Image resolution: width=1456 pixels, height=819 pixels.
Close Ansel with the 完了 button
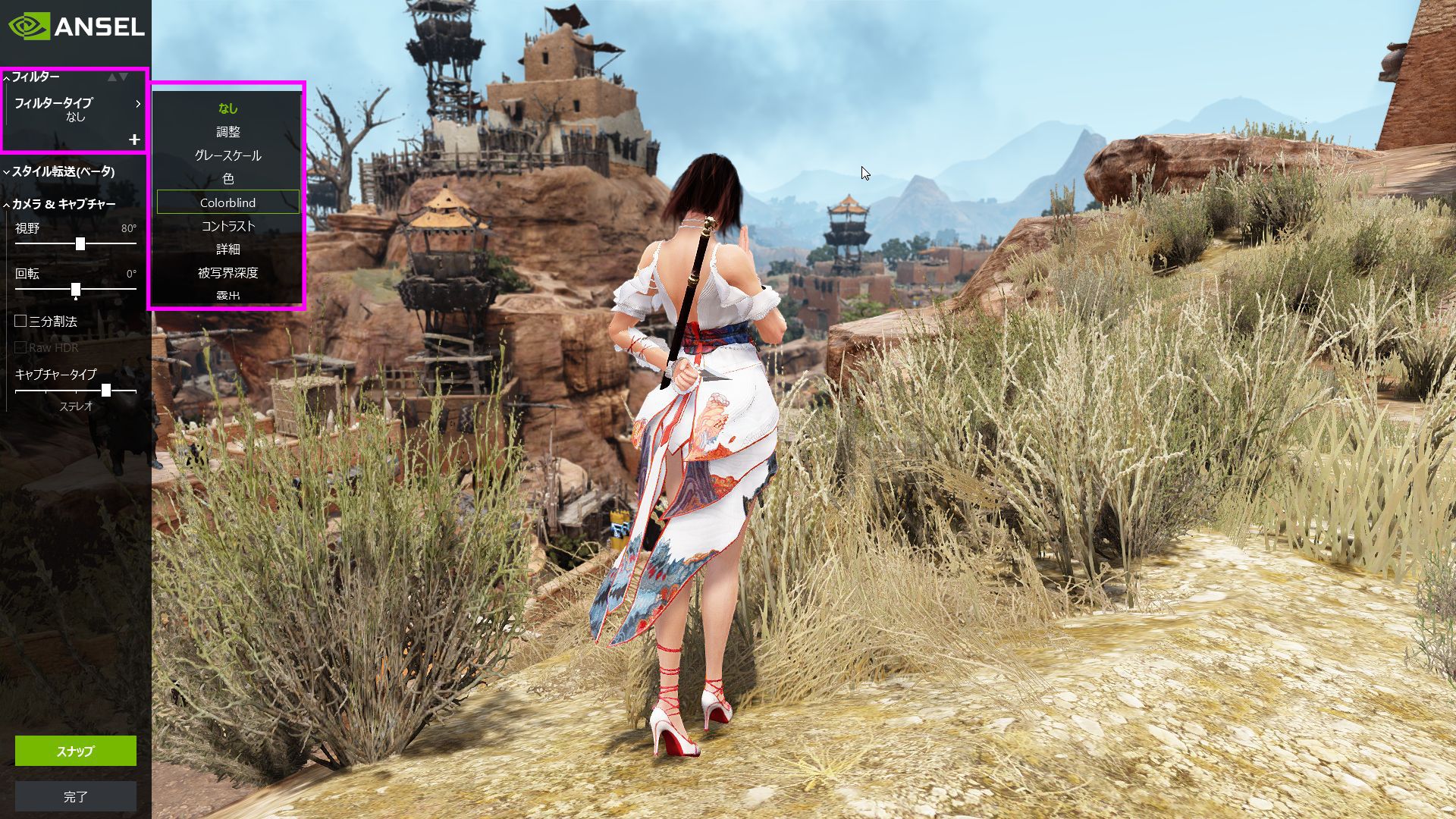point(76,796)
